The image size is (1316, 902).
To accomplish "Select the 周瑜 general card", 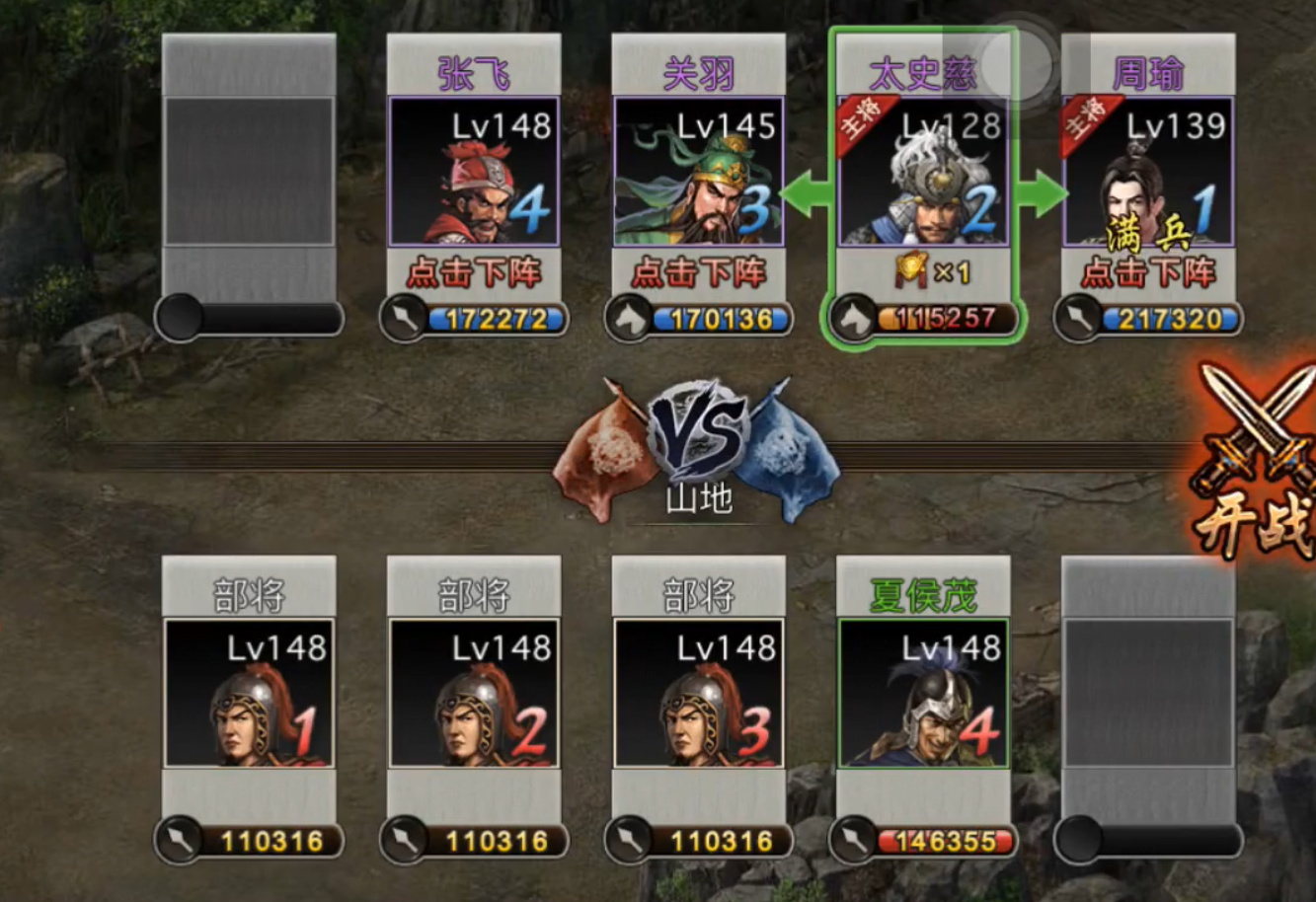I will 1147,171.
